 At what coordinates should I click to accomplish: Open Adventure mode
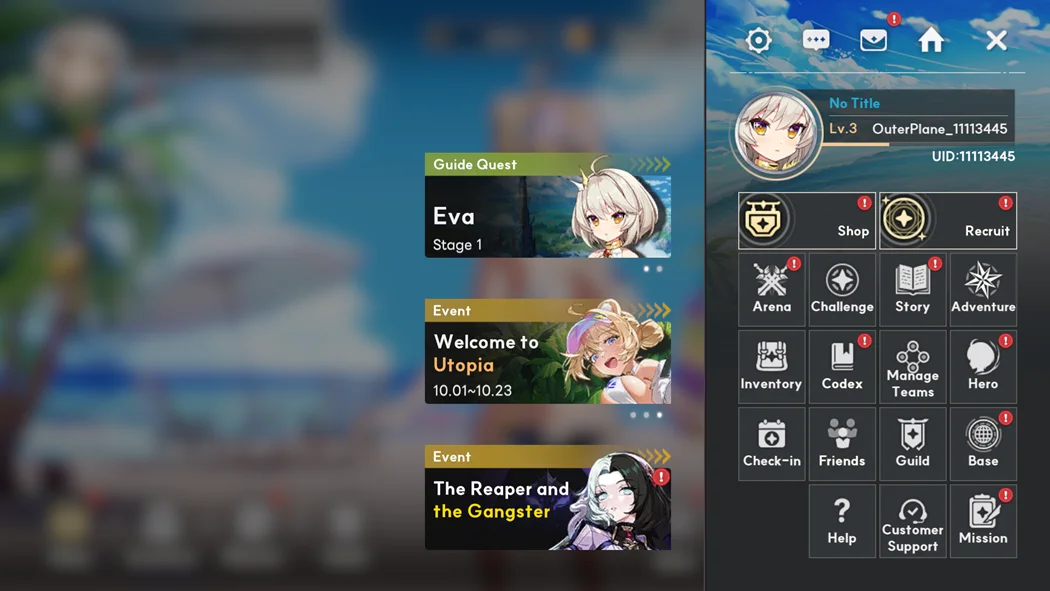coord(983,289)
